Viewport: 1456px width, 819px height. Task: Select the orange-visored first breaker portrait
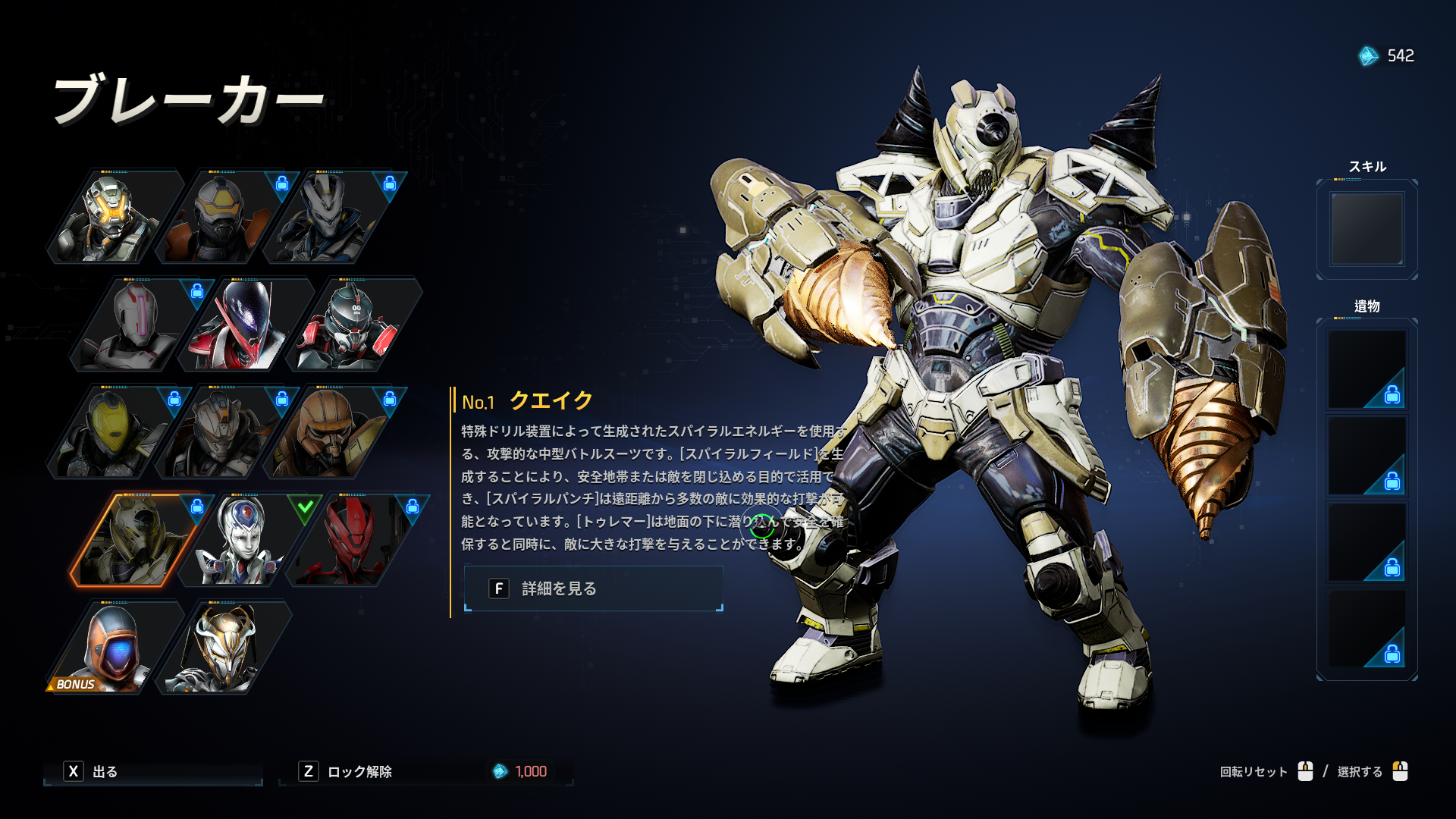click(x=114, y=217)
